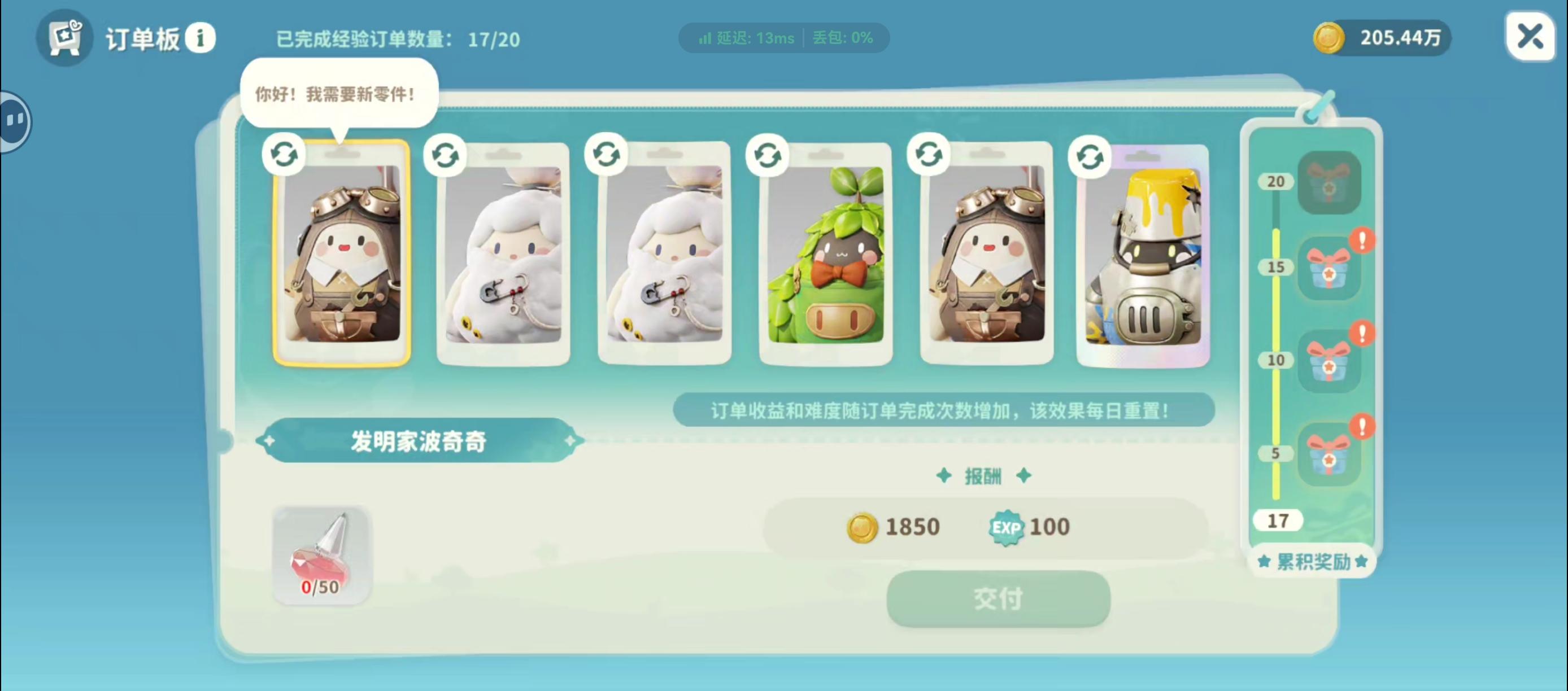Click the 累积奖励 rewards label
The image size is (1568, 691).
pos(1312,561)
